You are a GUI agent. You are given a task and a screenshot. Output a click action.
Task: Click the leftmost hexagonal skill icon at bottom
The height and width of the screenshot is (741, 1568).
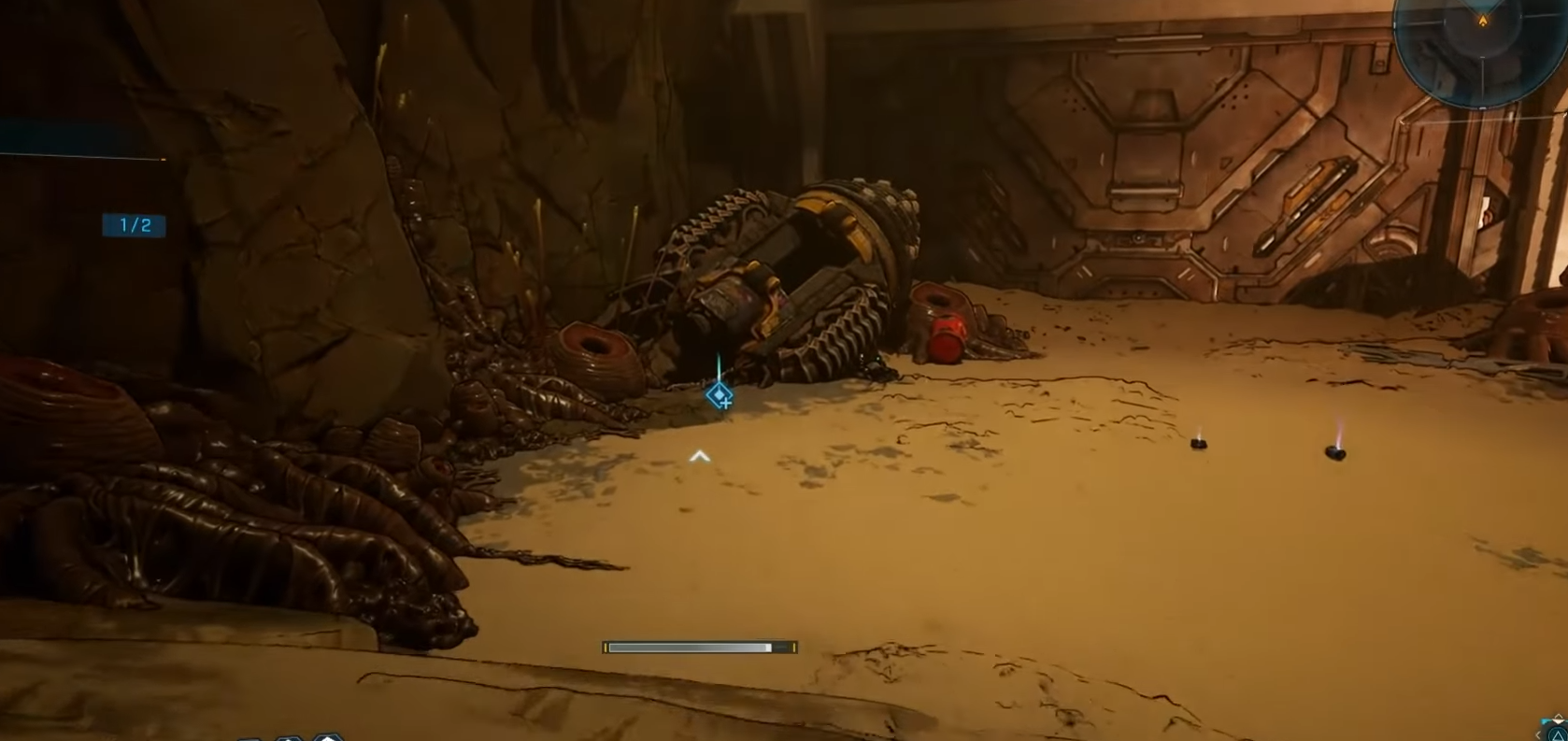[250, 739]
